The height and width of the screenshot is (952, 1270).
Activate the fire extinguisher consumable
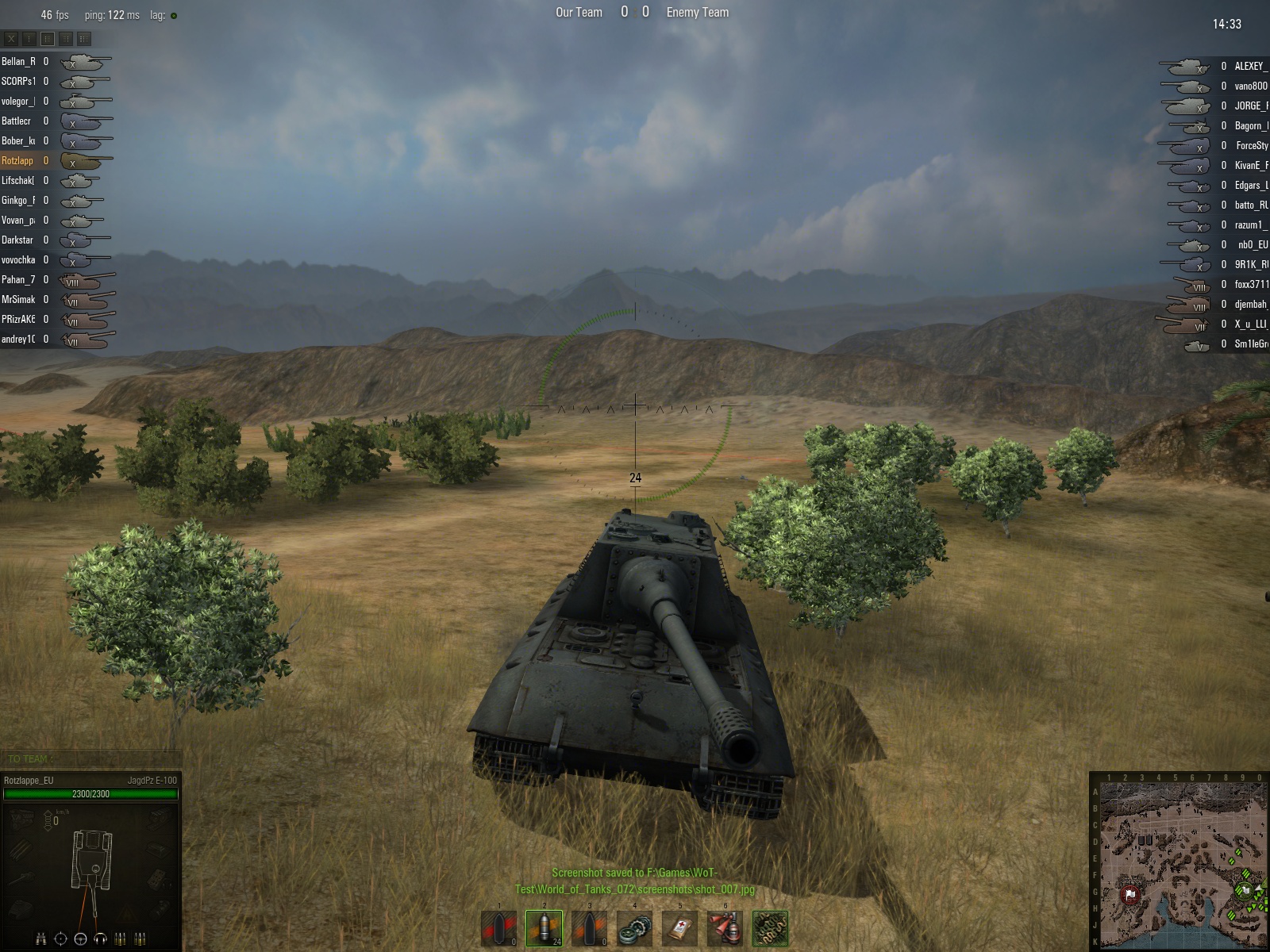coord(725,927)
